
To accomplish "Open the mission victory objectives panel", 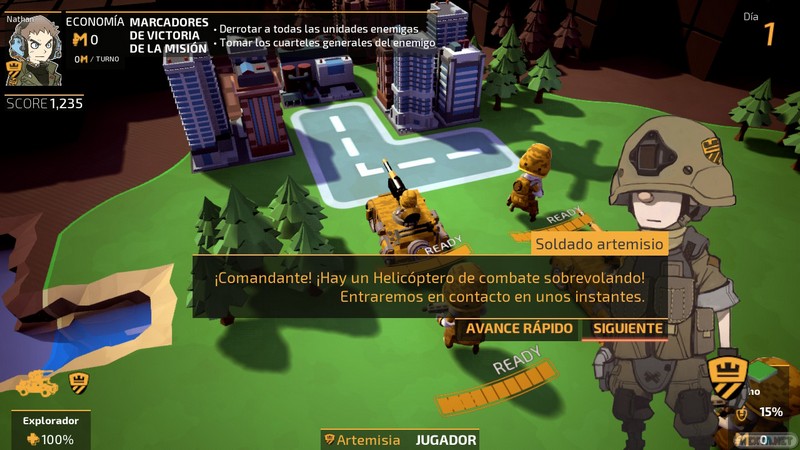I will 169,35.
